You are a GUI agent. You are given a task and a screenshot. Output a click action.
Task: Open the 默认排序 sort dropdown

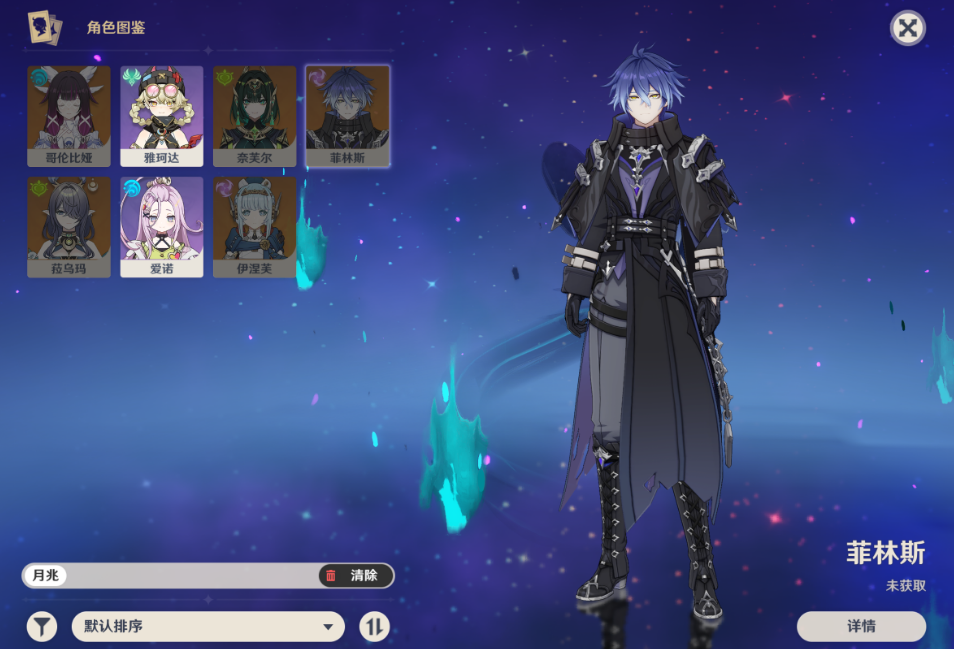click(x=208, y=627)
